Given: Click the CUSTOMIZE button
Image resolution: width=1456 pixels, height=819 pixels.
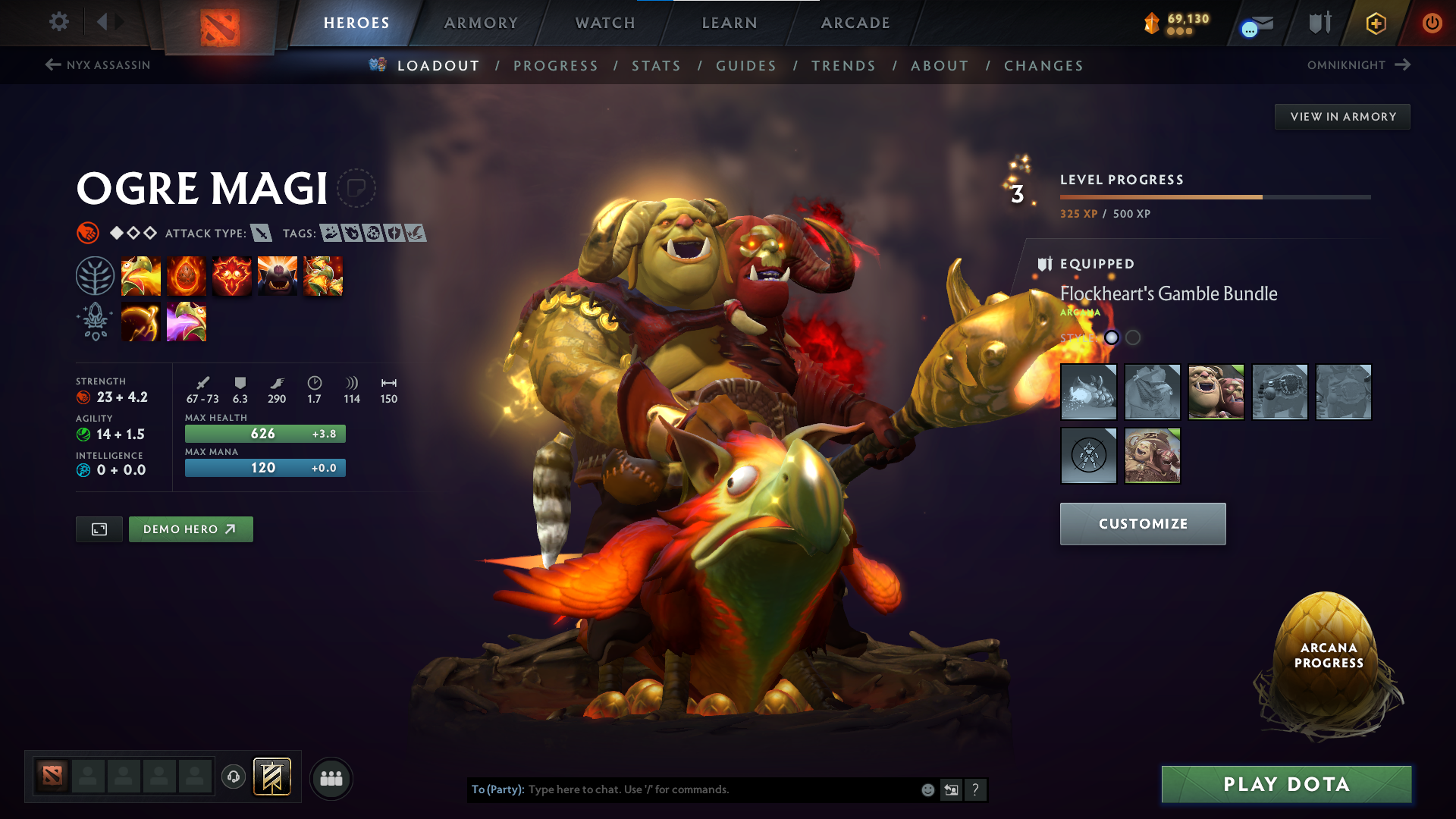Looking at the screenshot, I should pyautogui.click(x=1142, y=523).
